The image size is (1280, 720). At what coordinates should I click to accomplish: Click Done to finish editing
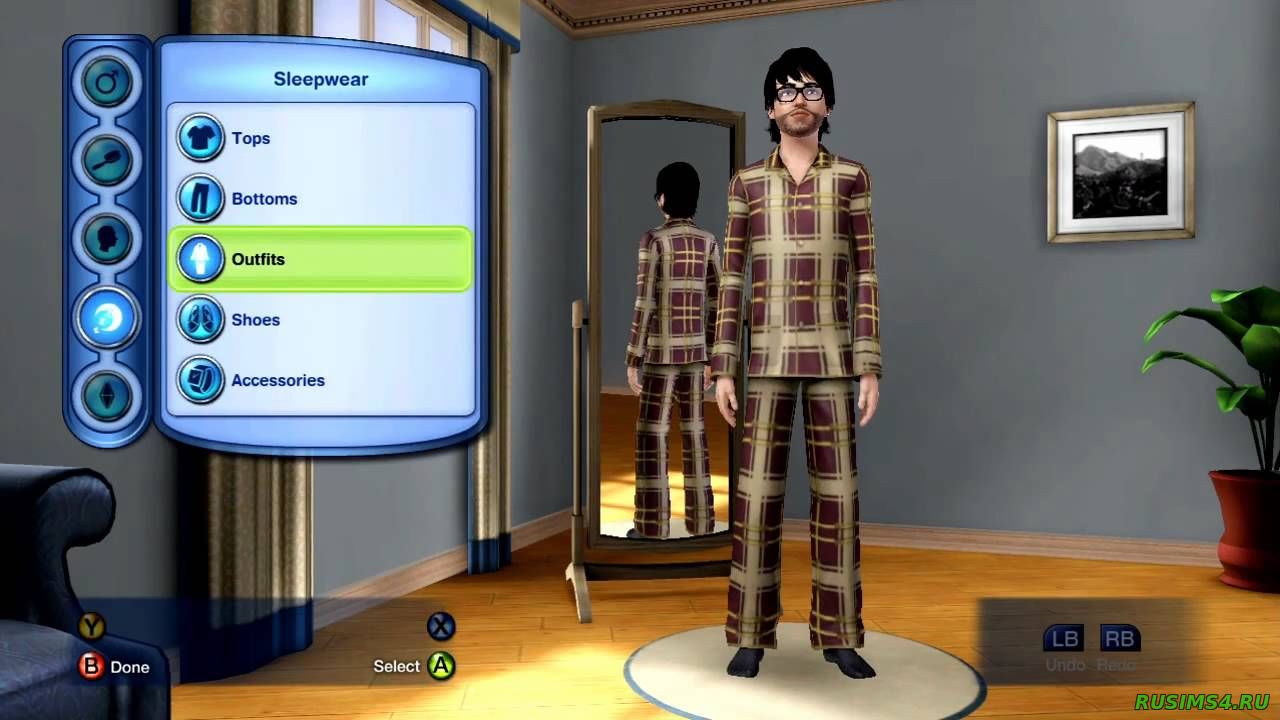click(x=110, y=666)
